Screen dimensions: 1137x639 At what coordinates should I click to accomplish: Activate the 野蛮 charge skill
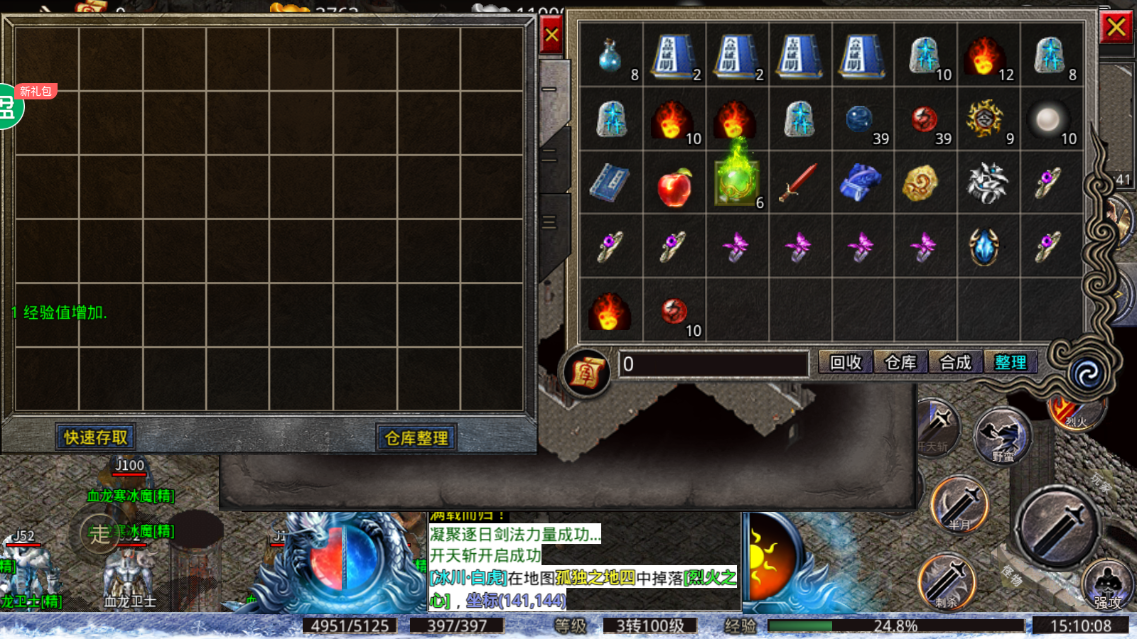[1003, 436]
